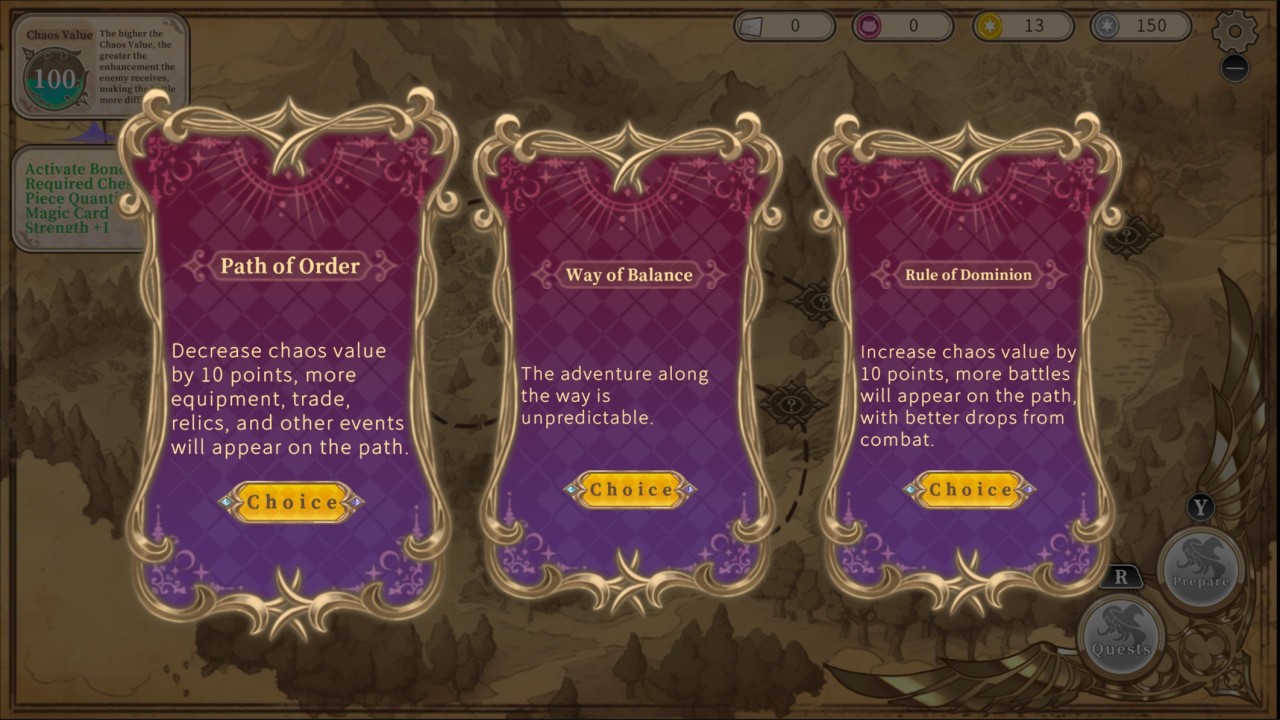Click Choice under Rule of Dominion
The image size is (1280, 720).
click(x=968, y=490)
